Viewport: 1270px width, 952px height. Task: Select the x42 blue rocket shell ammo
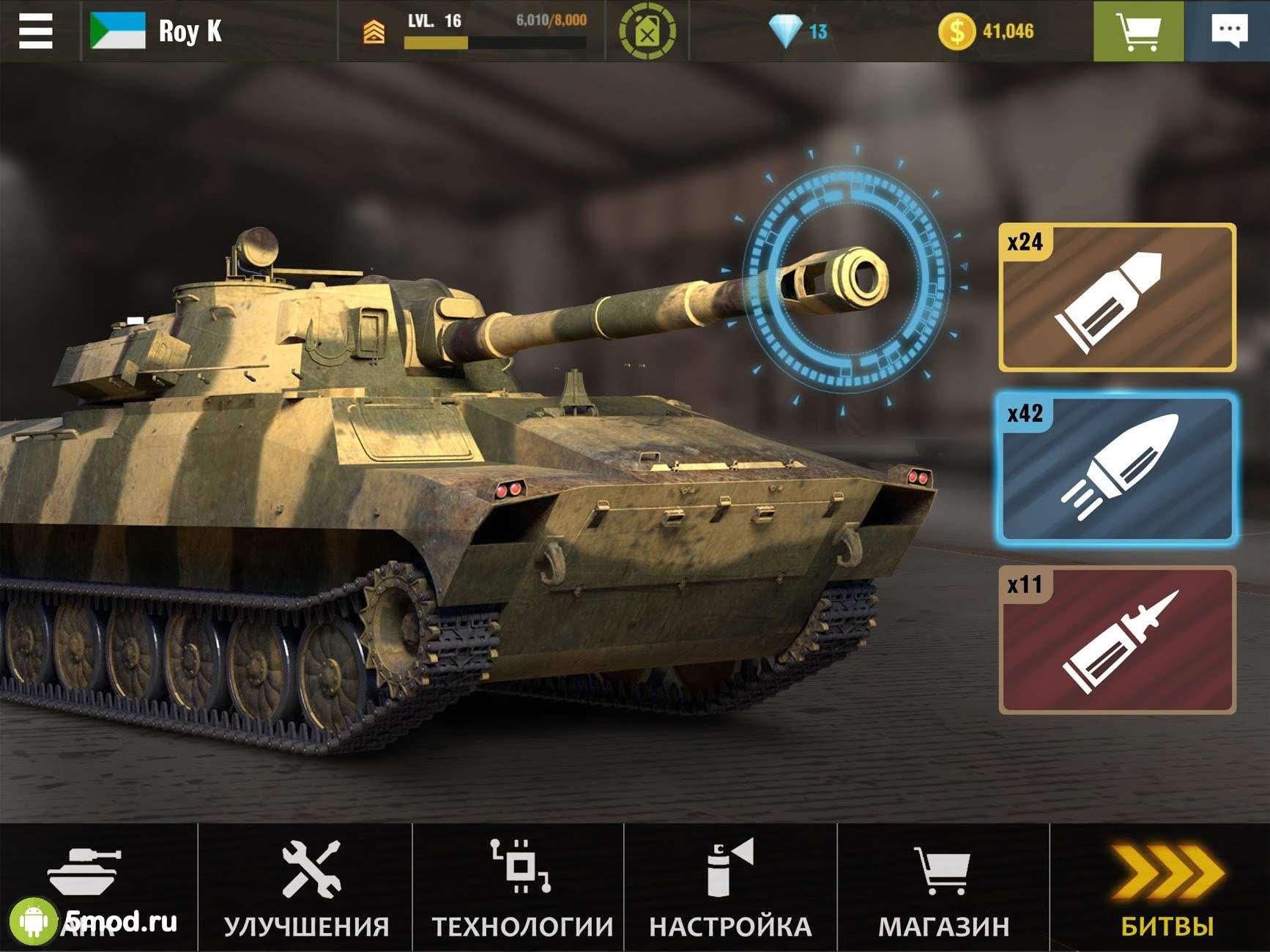1117,469
